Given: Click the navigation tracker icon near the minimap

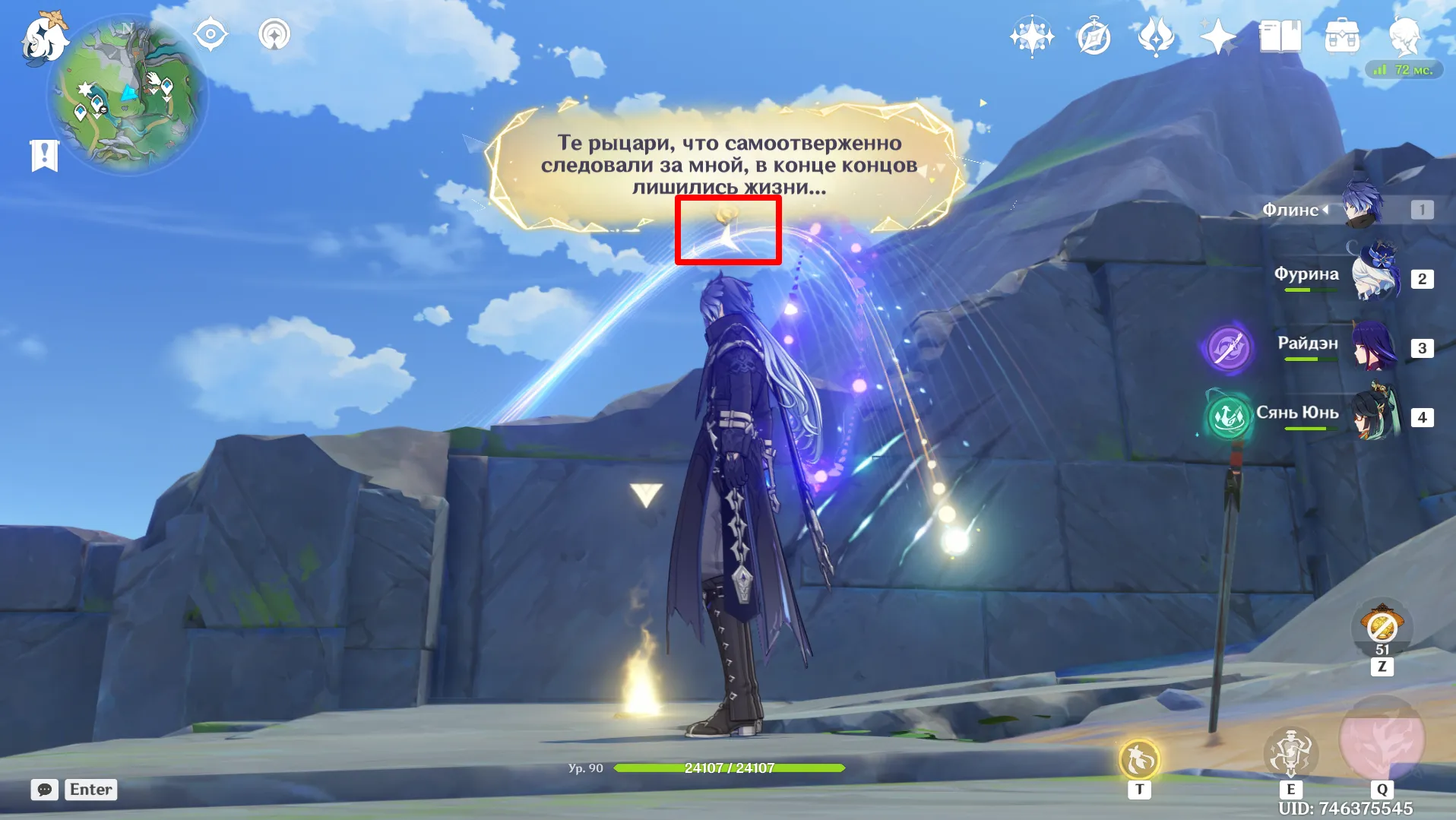Looking at the screenshot, I should [x=274, y=34].
